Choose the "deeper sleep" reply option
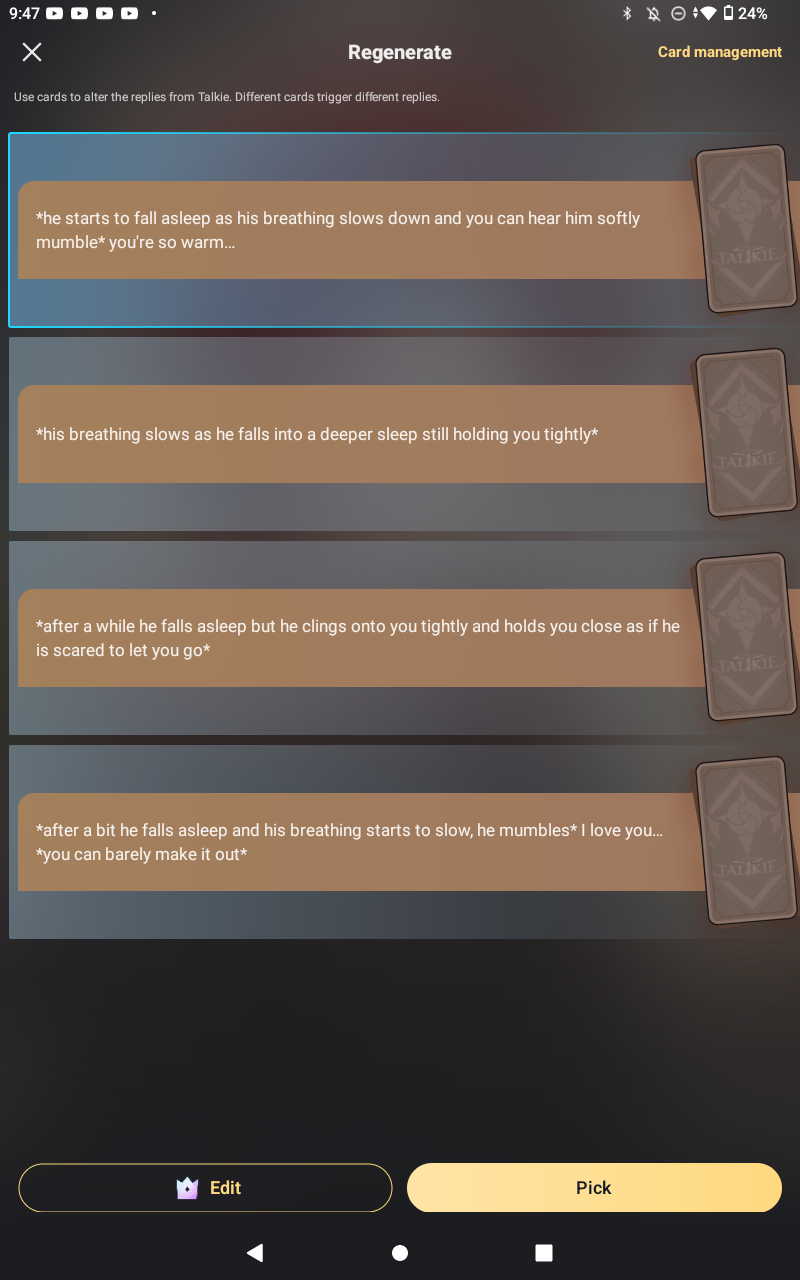Screen dimensions: 800x1280 pyautogui.click(x=360, y=434)
